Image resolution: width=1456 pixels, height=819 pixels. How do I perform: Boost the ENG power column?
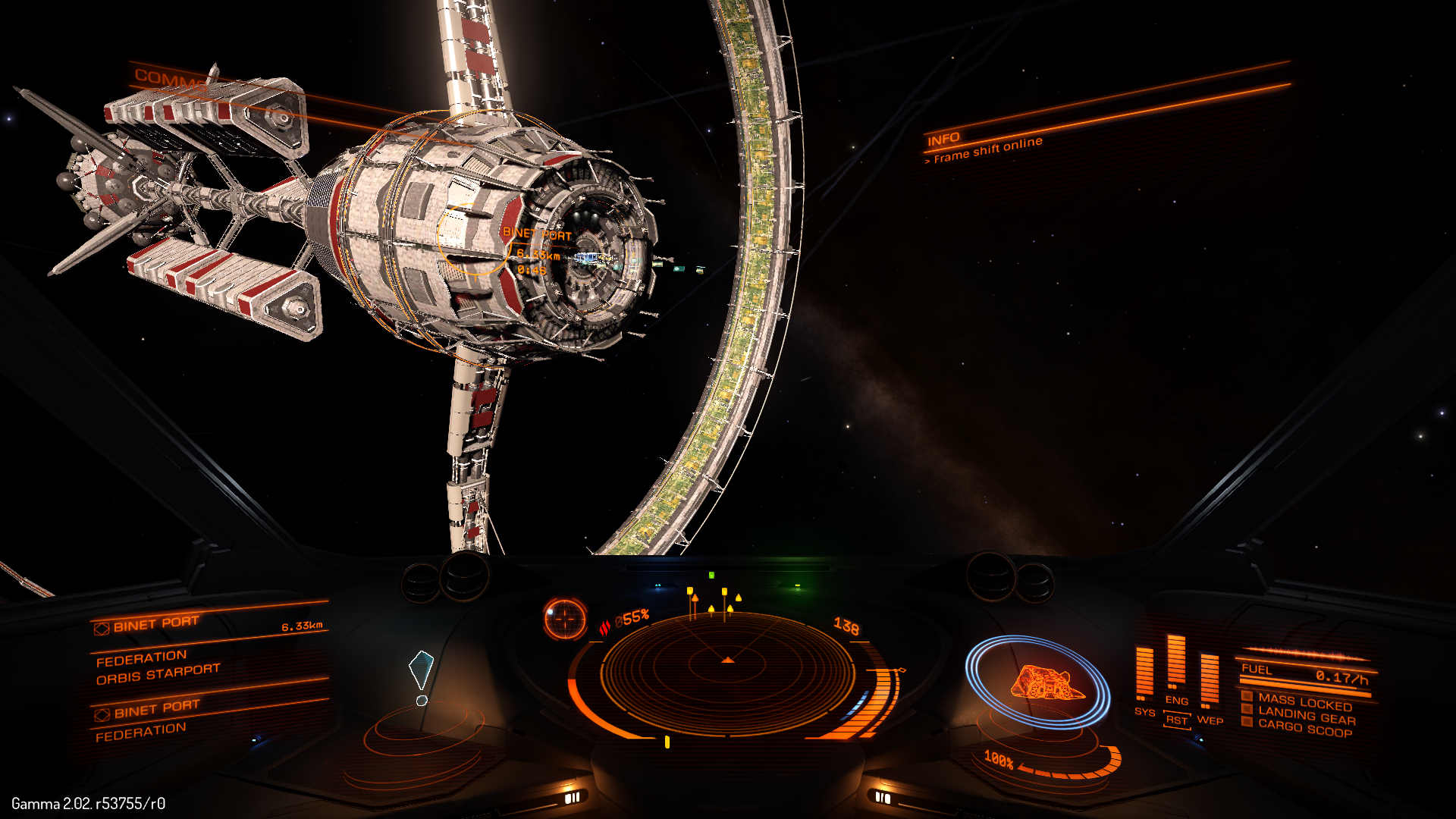[x=1176, y=661]
